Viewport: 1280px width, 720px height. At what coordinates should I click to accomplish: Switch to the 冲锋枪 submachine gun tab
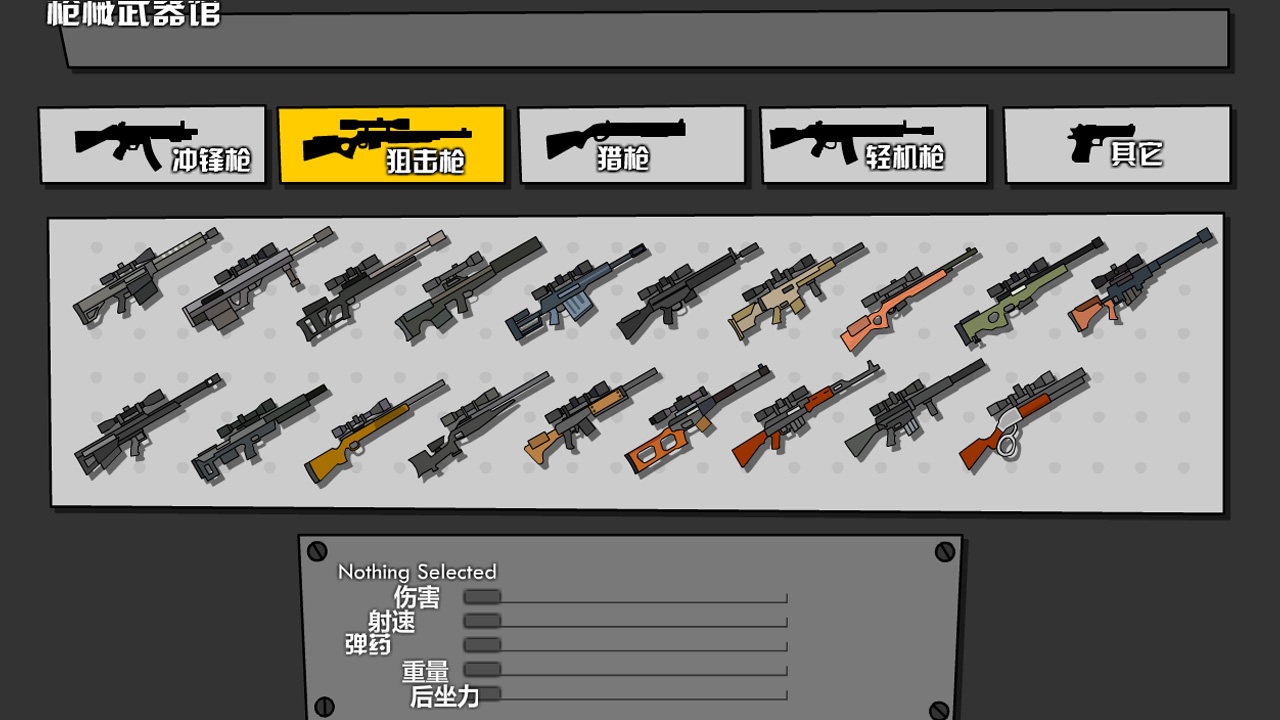click(x=153, y=144)
